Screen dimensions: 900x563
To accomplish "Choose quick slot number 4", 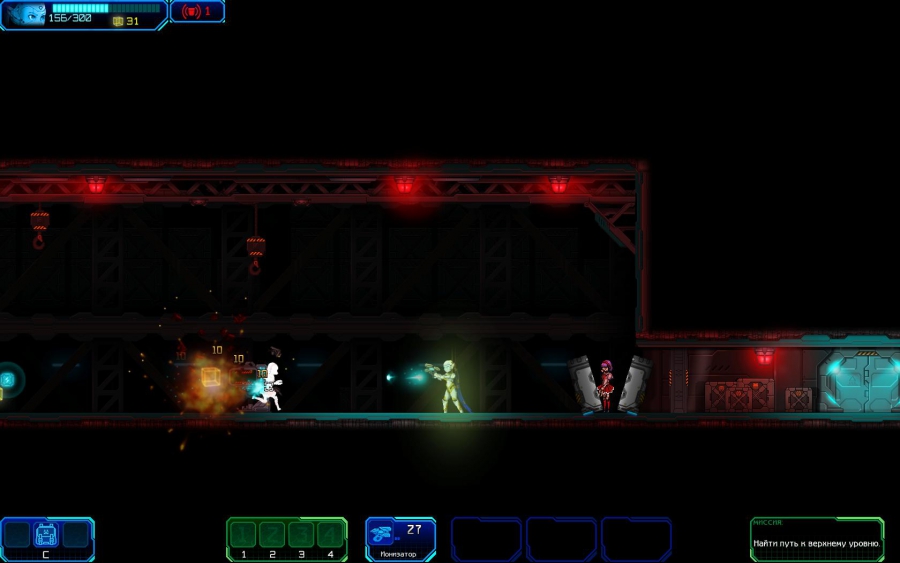I will click(329, 535).
